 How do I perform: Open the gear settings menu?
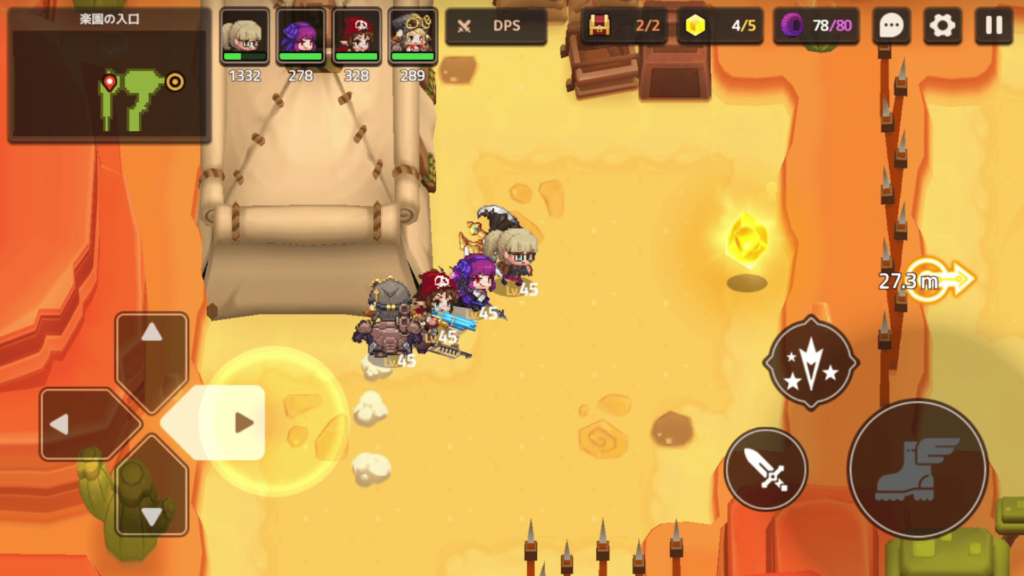coord(942,26)
